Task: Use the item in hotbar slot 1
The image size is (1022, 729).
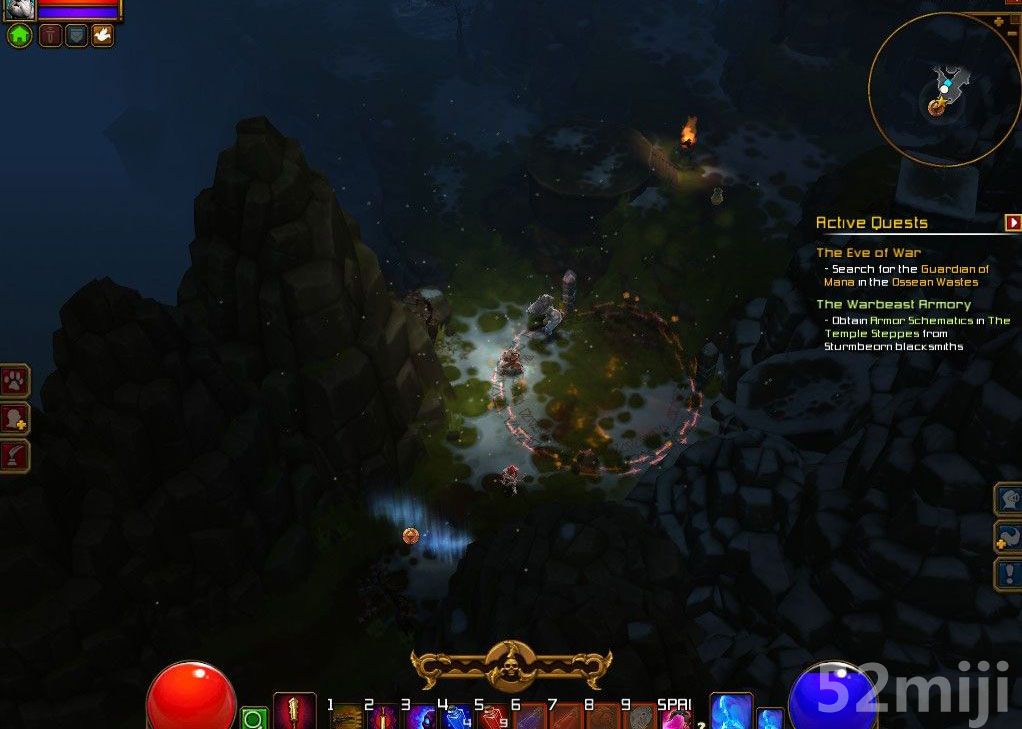Action: (x=347, y=717)
